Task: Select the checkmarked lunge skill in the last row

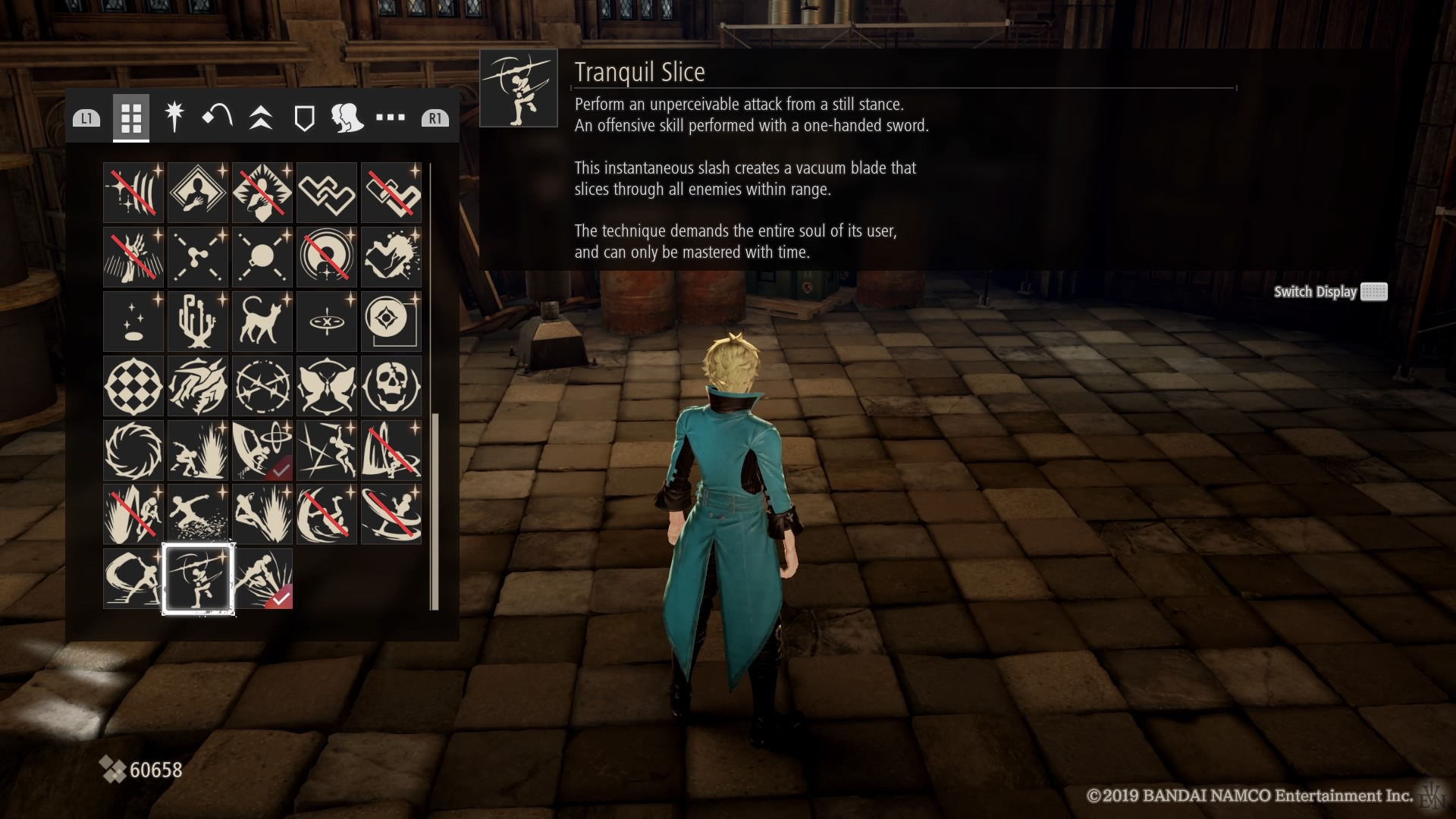Action: 262,579
